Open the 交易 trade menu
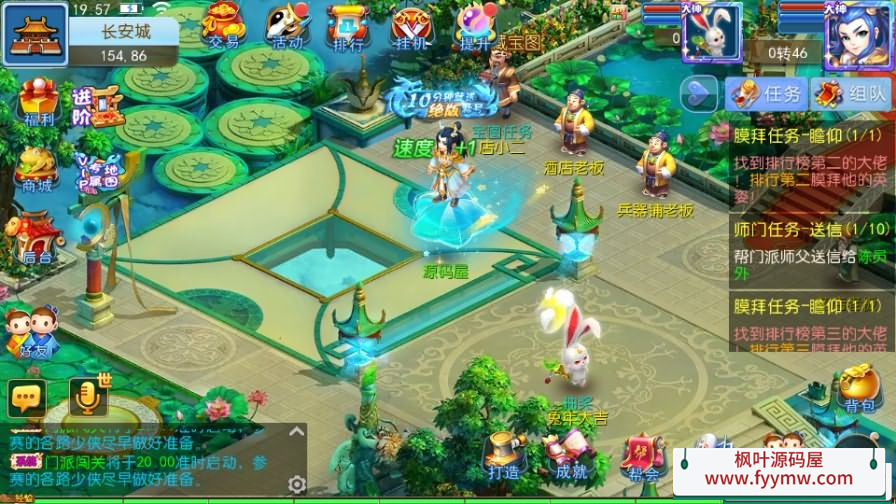The image size is (896, 504). coord(223,26)
